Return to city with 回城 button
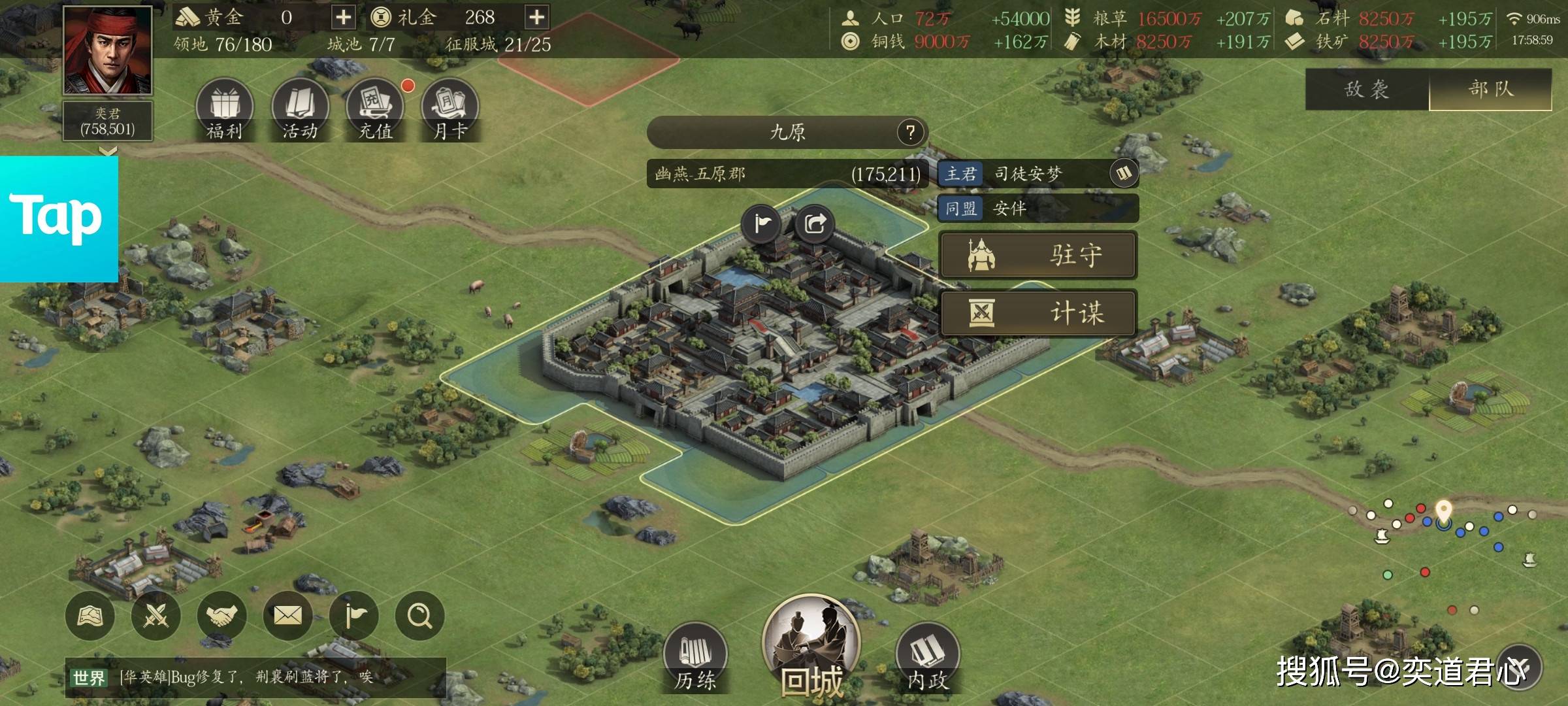This screenshot has width=1568, height=706. pyautogui.click(x=812, y=647)
